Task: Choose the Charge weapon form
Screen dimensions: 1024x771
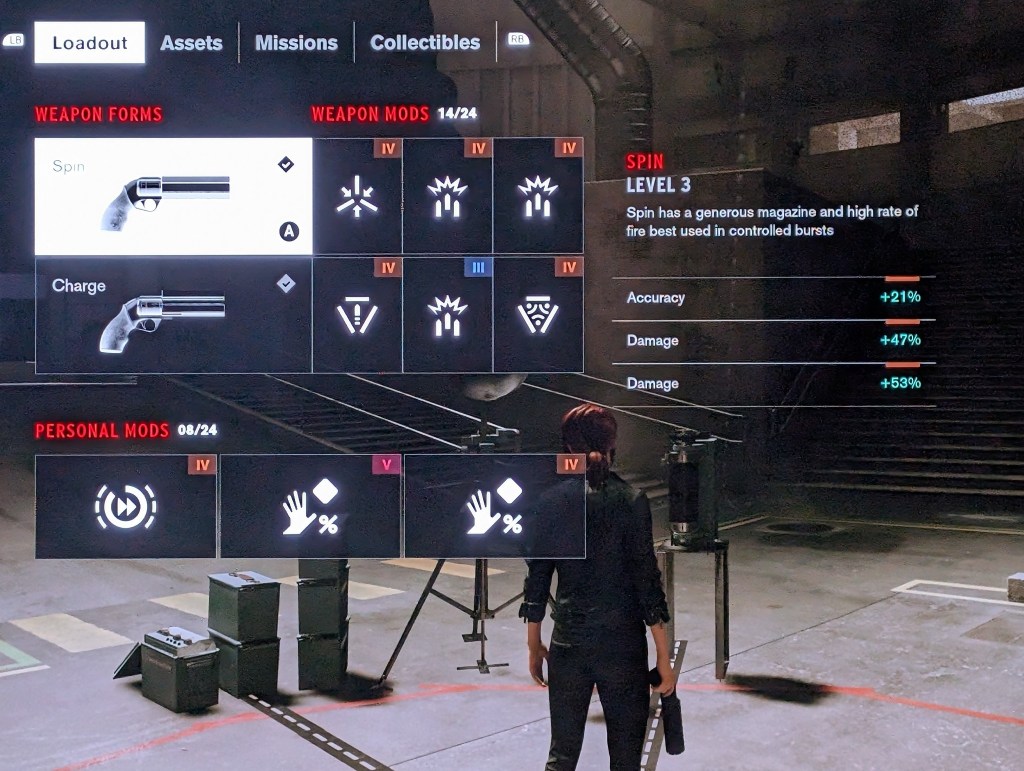Action: point(174,315)
